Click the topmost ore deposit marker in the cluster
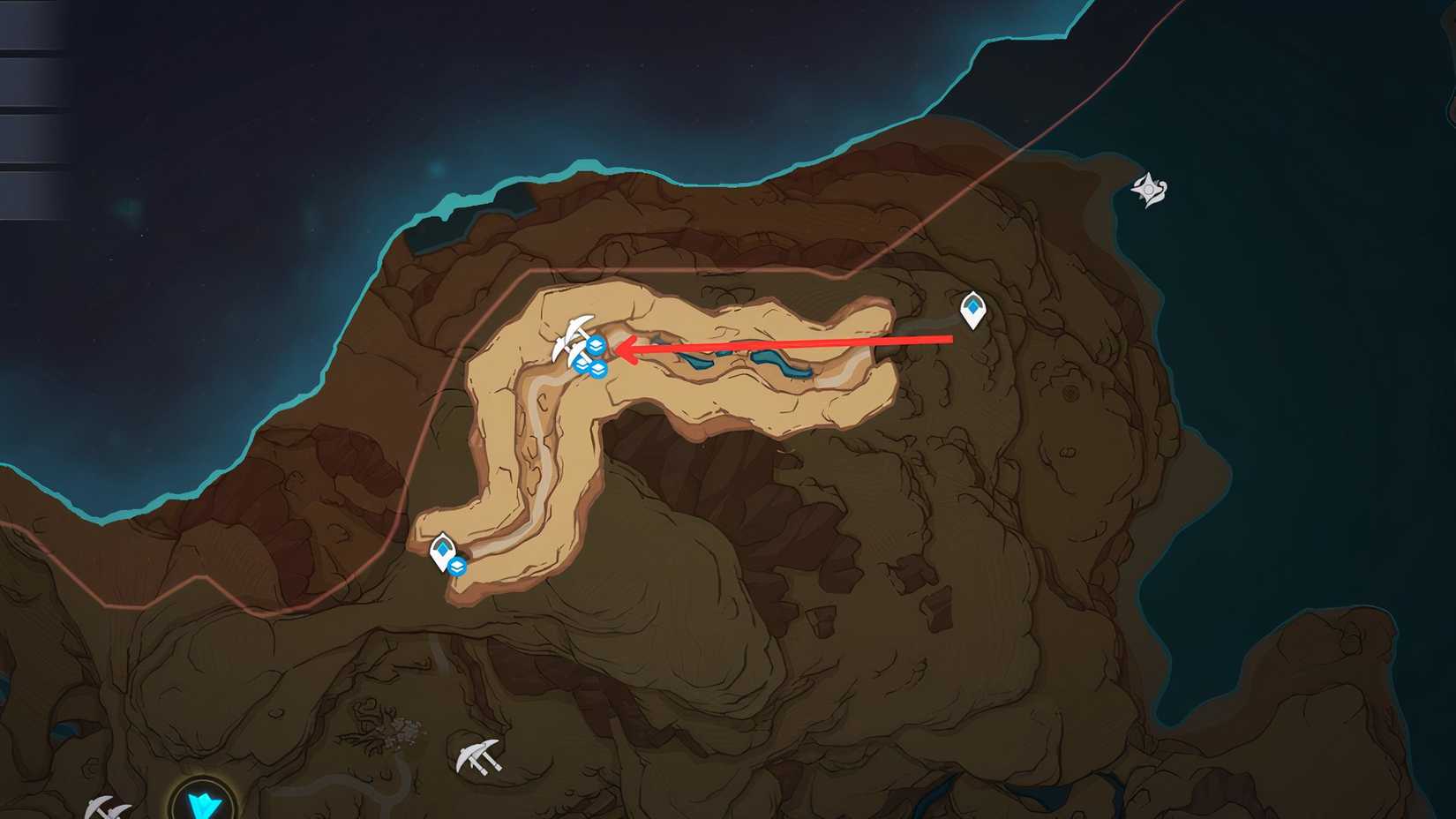 tap(595, 345)
